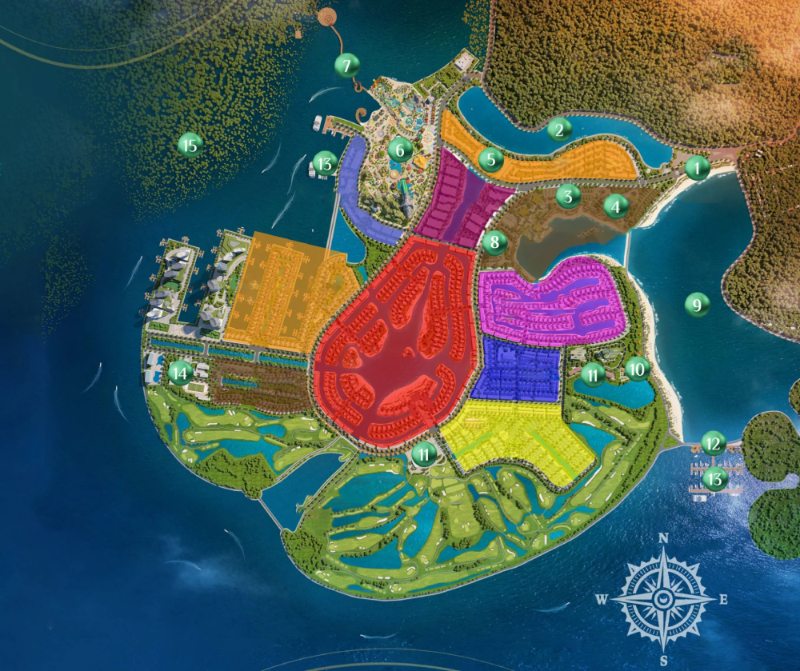The image size is (800, 671).
Task: Select map marker number 1
Action: click(x=697, y=167)
